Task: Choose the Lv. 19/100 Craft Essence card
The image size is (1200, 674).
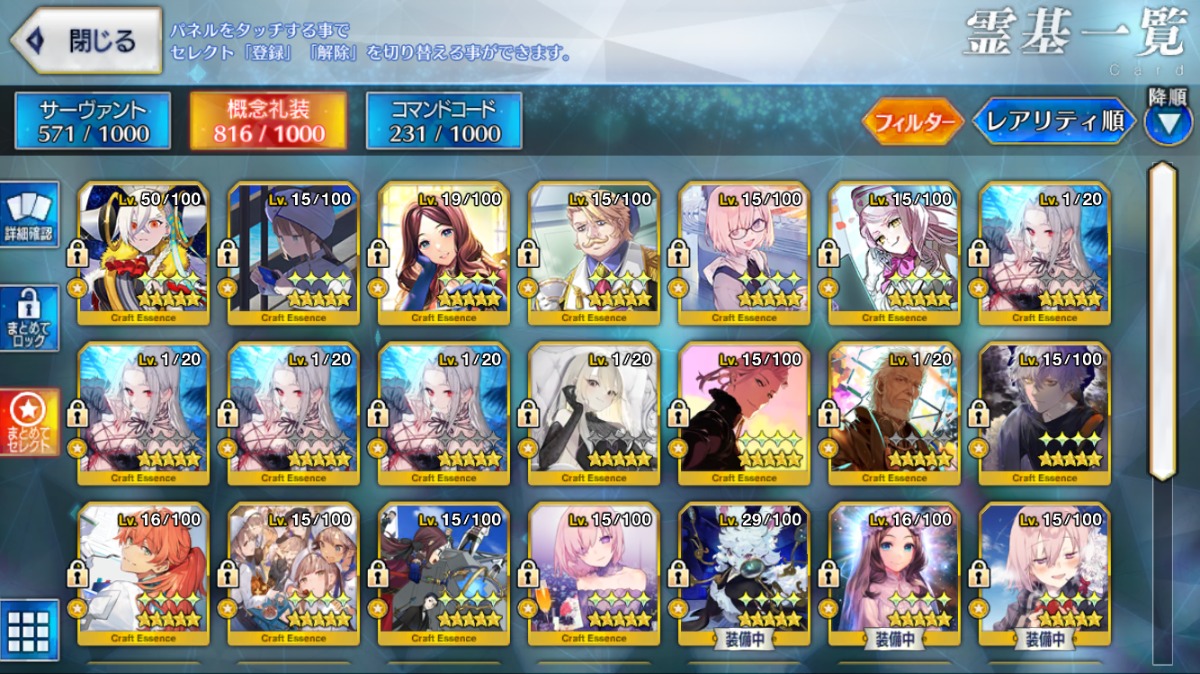Action: tap(443, 254)
